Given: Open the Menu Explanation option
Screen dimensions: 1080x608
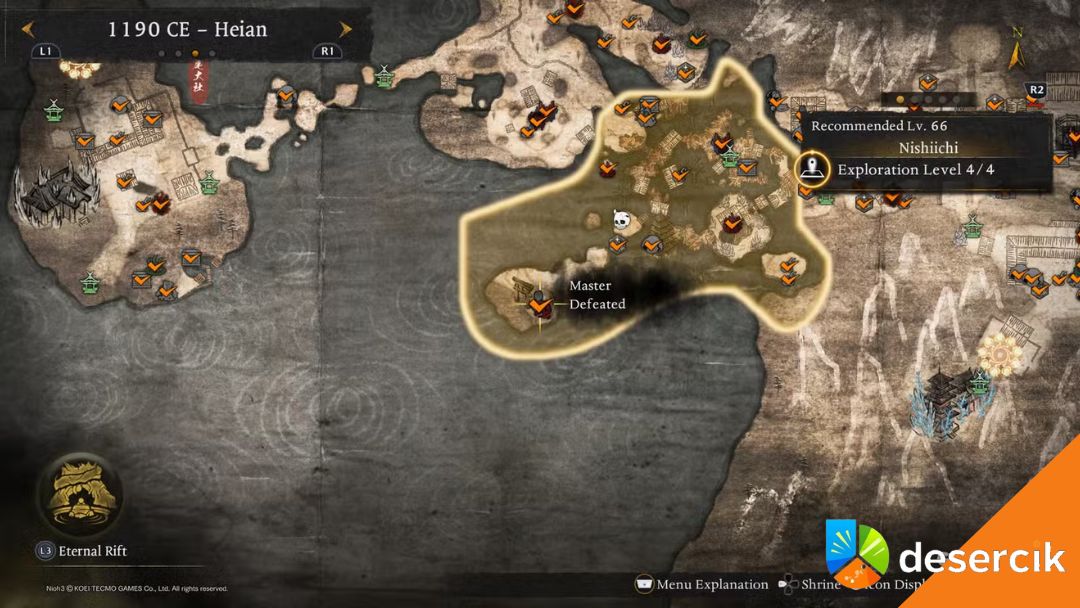Looking at the screenshot, I should pos(703,585).
